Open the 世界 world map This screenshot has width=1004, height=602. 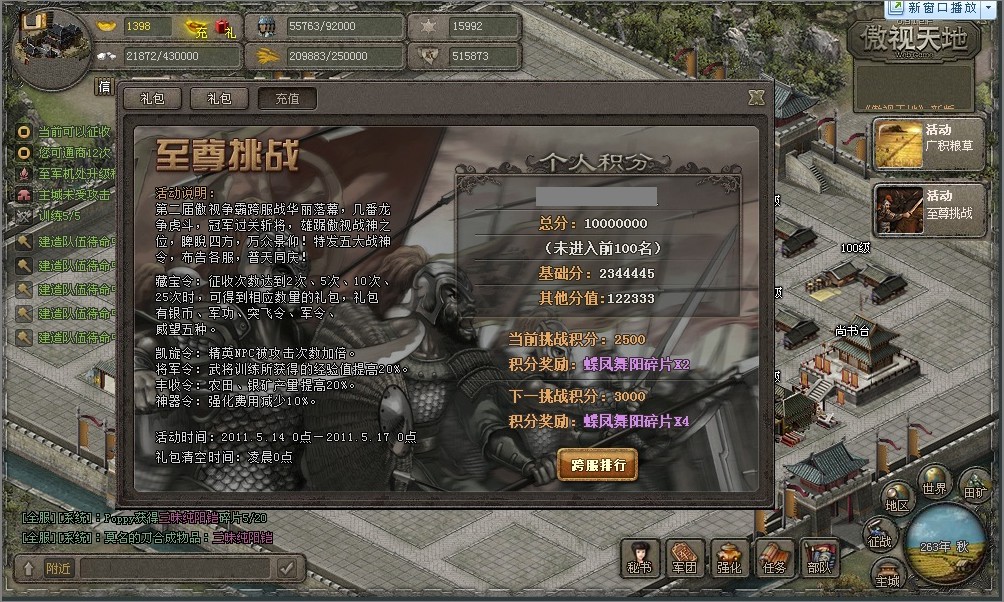click(x=935, y=480)
